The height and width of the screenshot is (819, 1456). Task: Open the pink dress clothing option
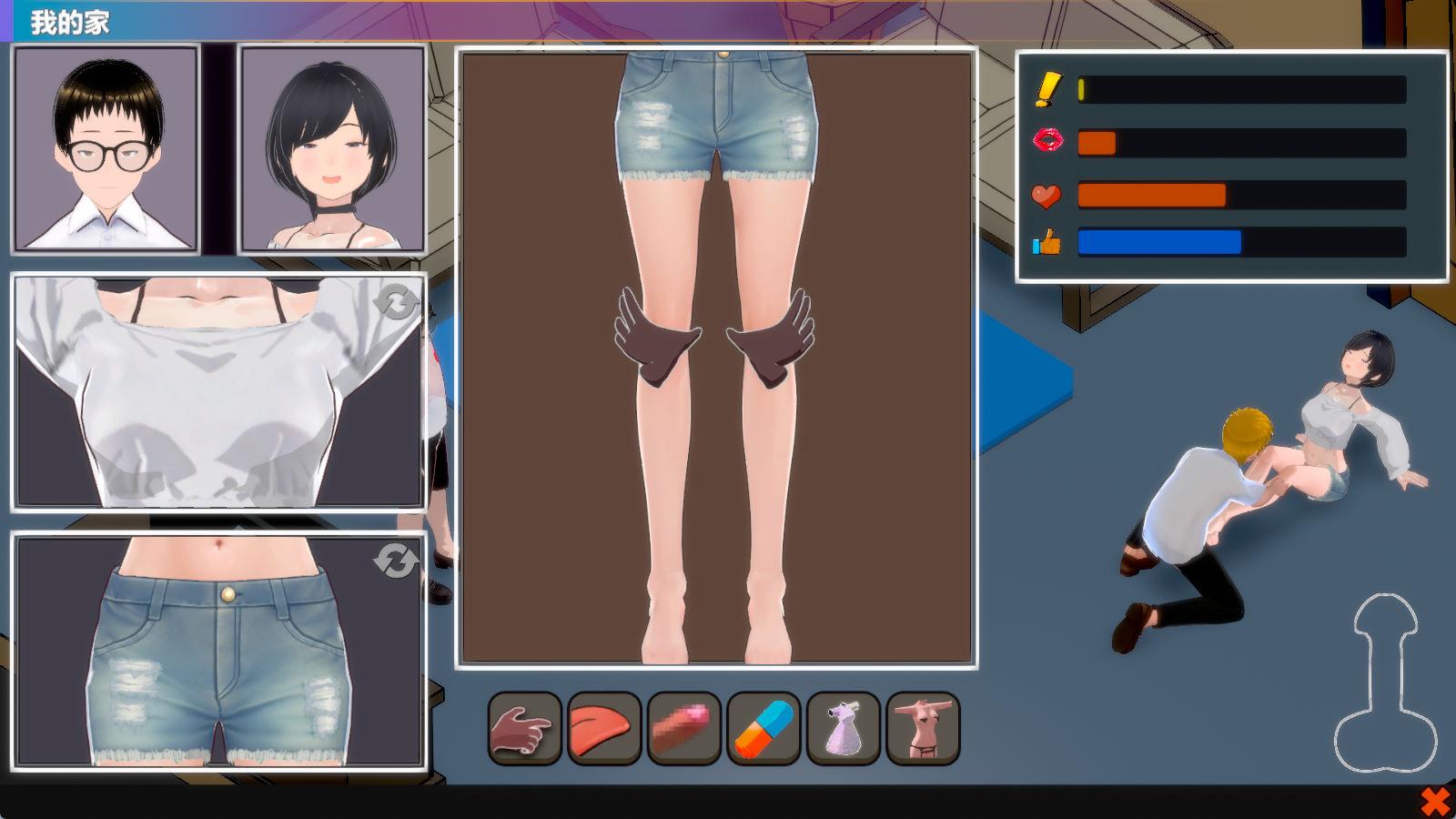coord(843,728)
